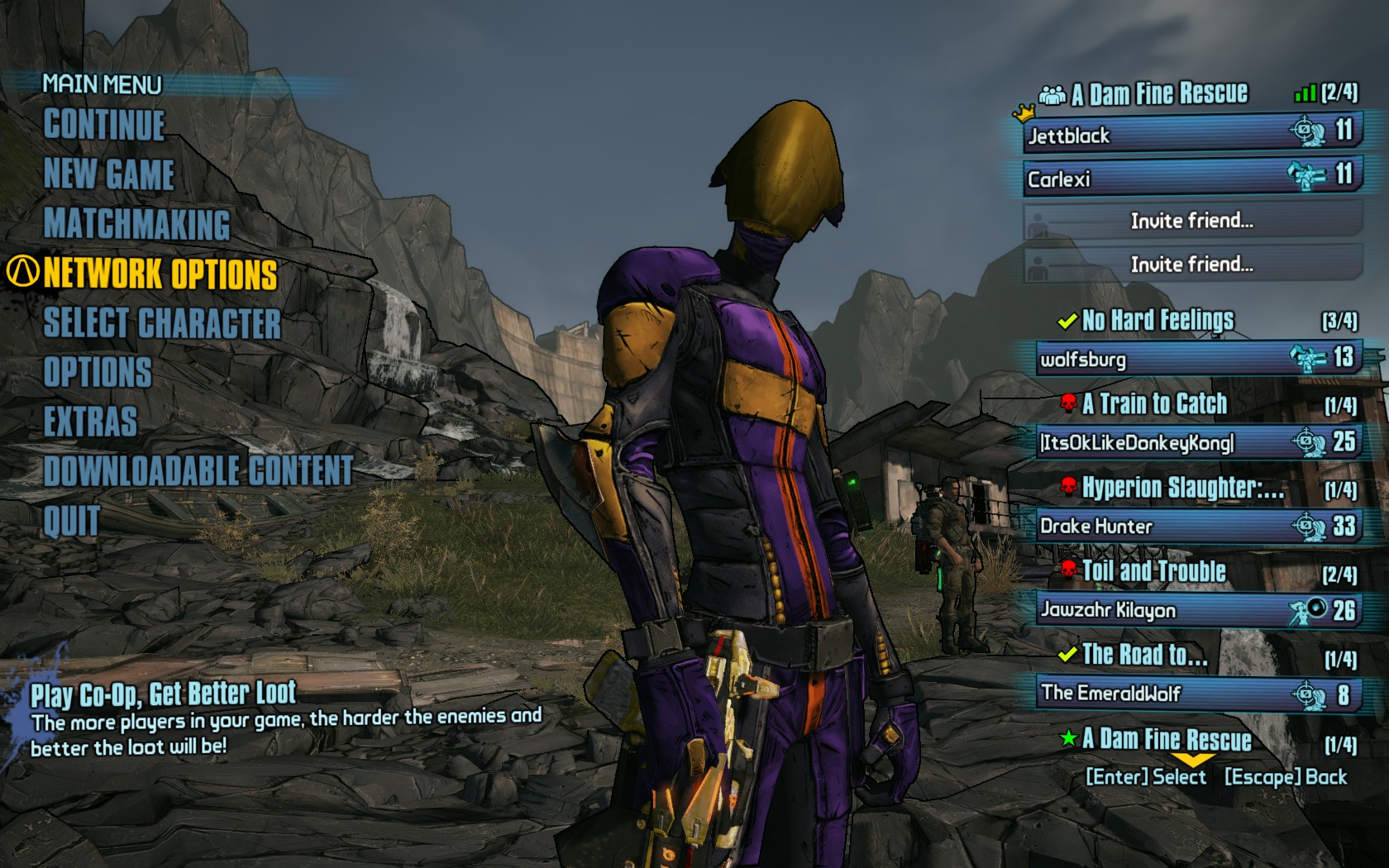
Task: Open the Extras menu
Action: click(90, 422)
